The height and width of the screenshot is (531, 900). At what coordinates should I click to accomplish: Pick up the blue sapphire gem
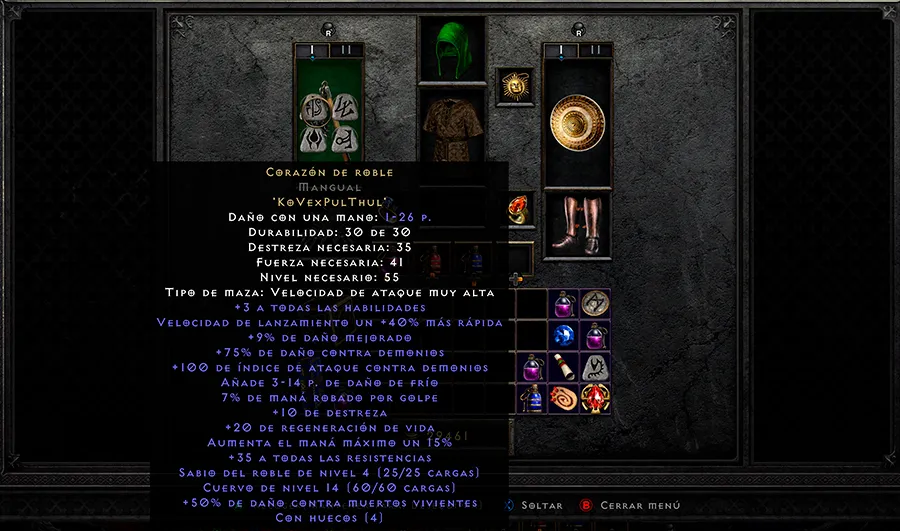(562, 335)
